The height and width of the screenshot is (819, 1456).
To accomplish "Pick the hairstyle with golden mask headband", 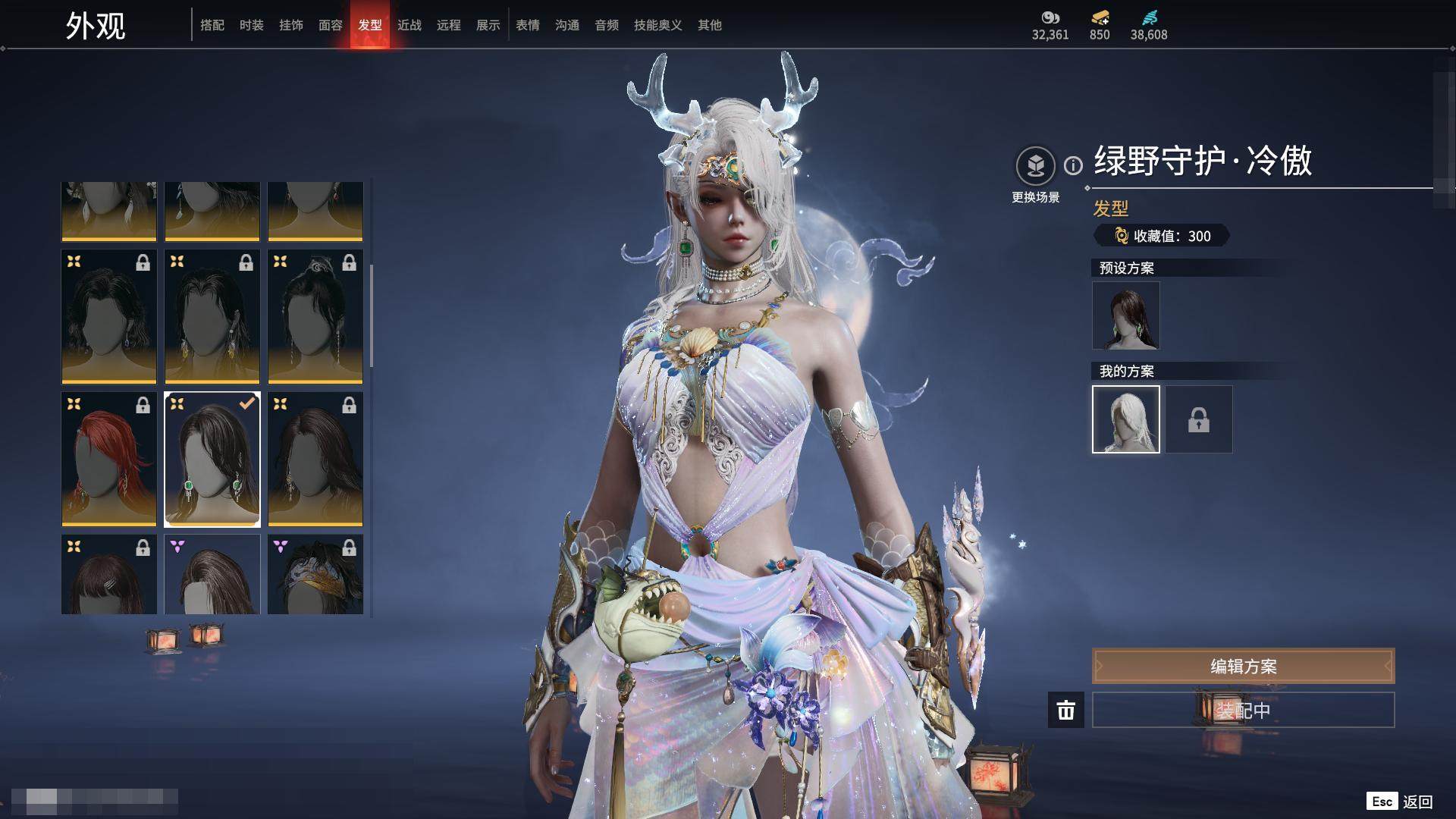I will (315, 574).
